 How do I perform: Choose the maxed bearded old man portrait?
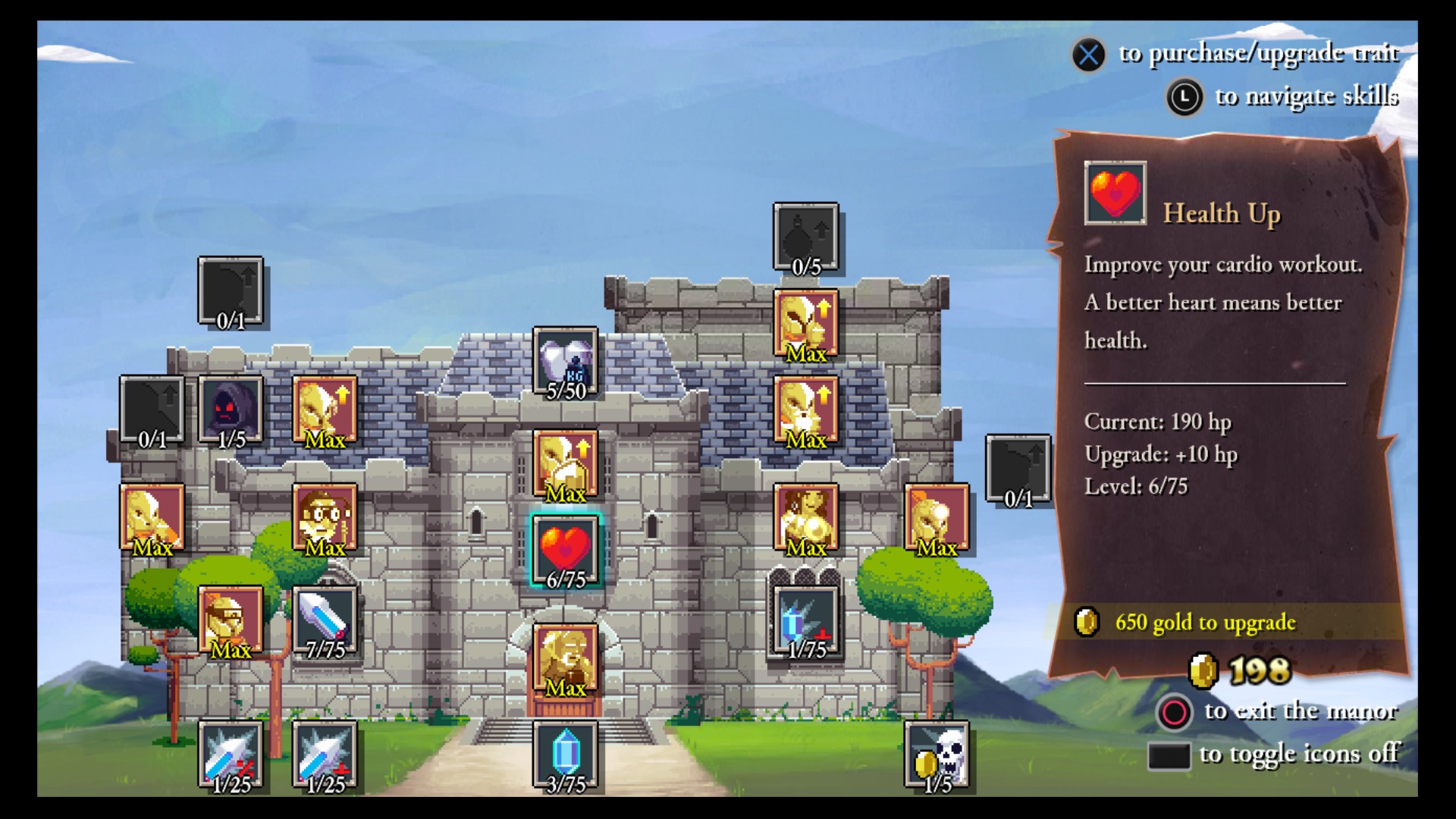(x=565, y=658)
